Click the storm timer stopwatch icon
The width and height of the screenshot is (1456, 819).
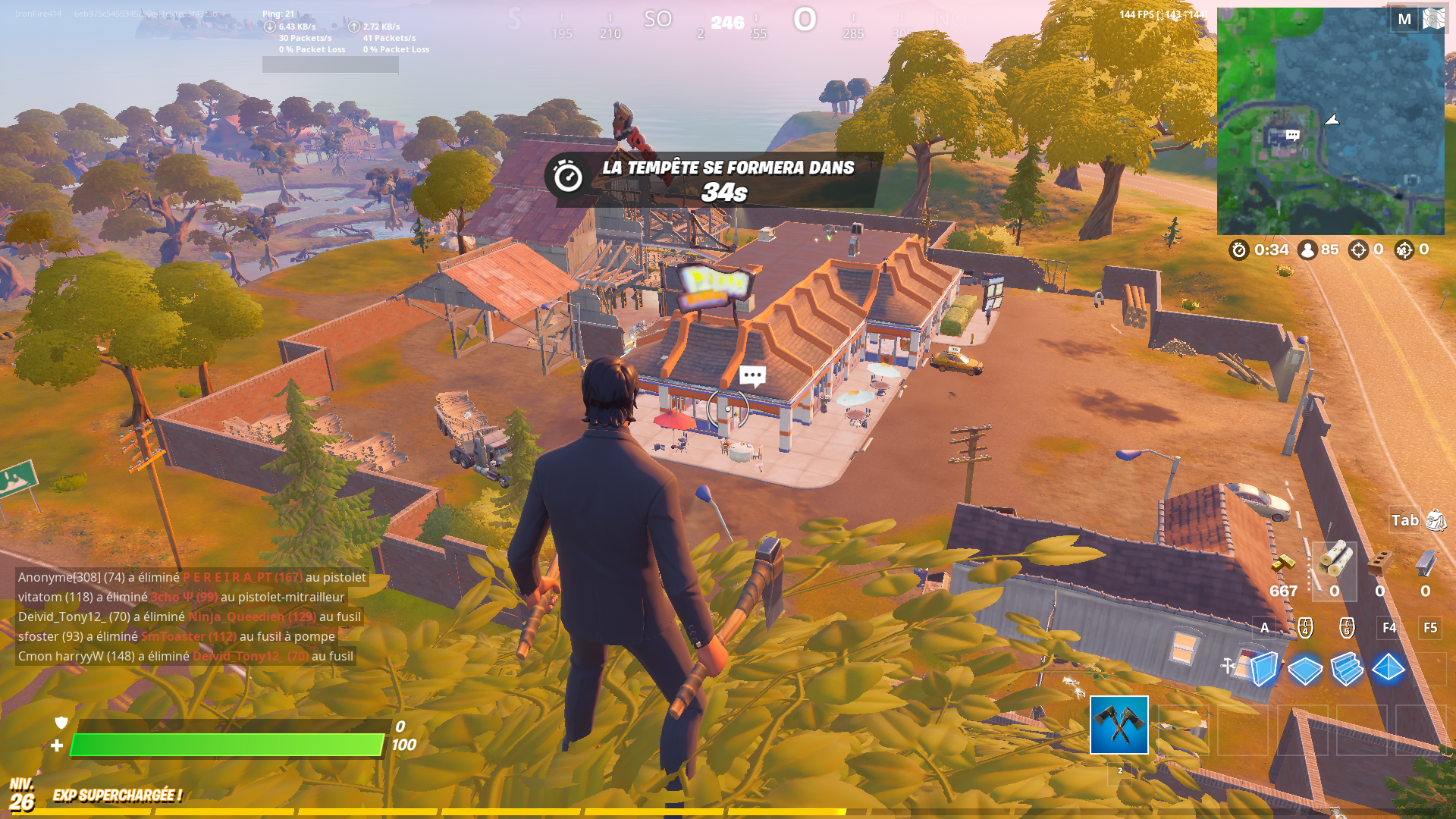pyautogui.click(x=1239, y=250)
